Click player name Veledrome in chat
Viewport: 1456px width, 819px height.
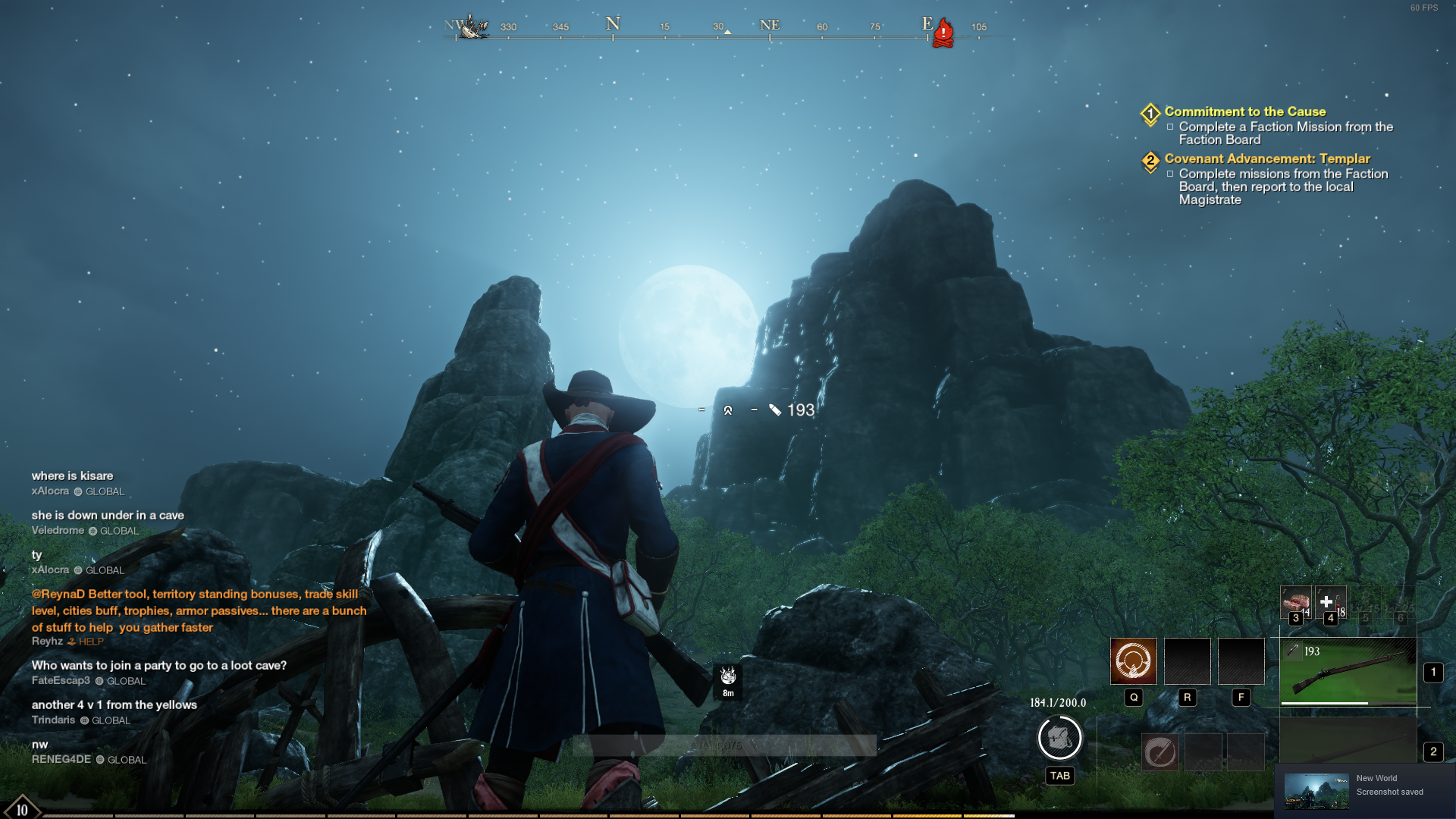coord(58,531)
